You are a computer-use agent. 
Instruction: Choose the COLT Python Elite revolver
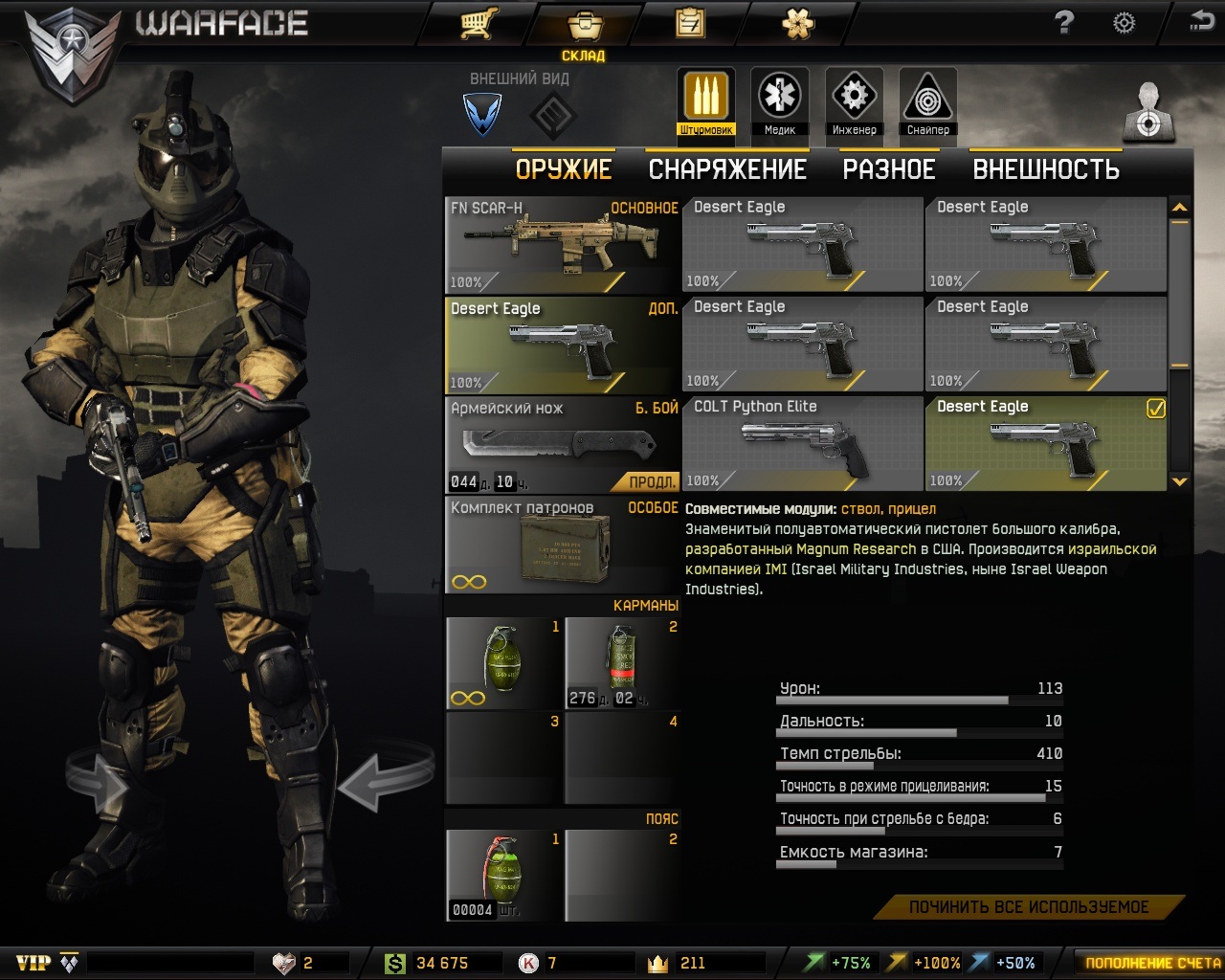point(802,443)
